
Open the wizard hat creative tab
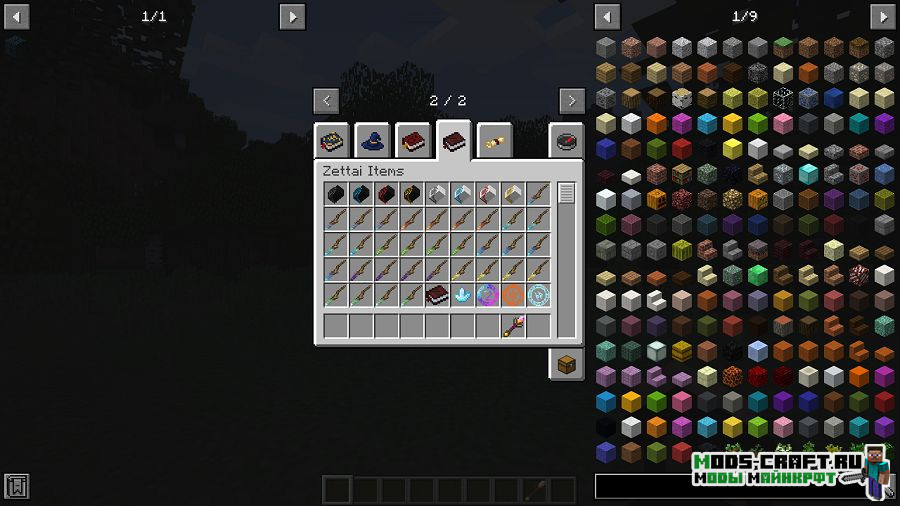point(372,141)
